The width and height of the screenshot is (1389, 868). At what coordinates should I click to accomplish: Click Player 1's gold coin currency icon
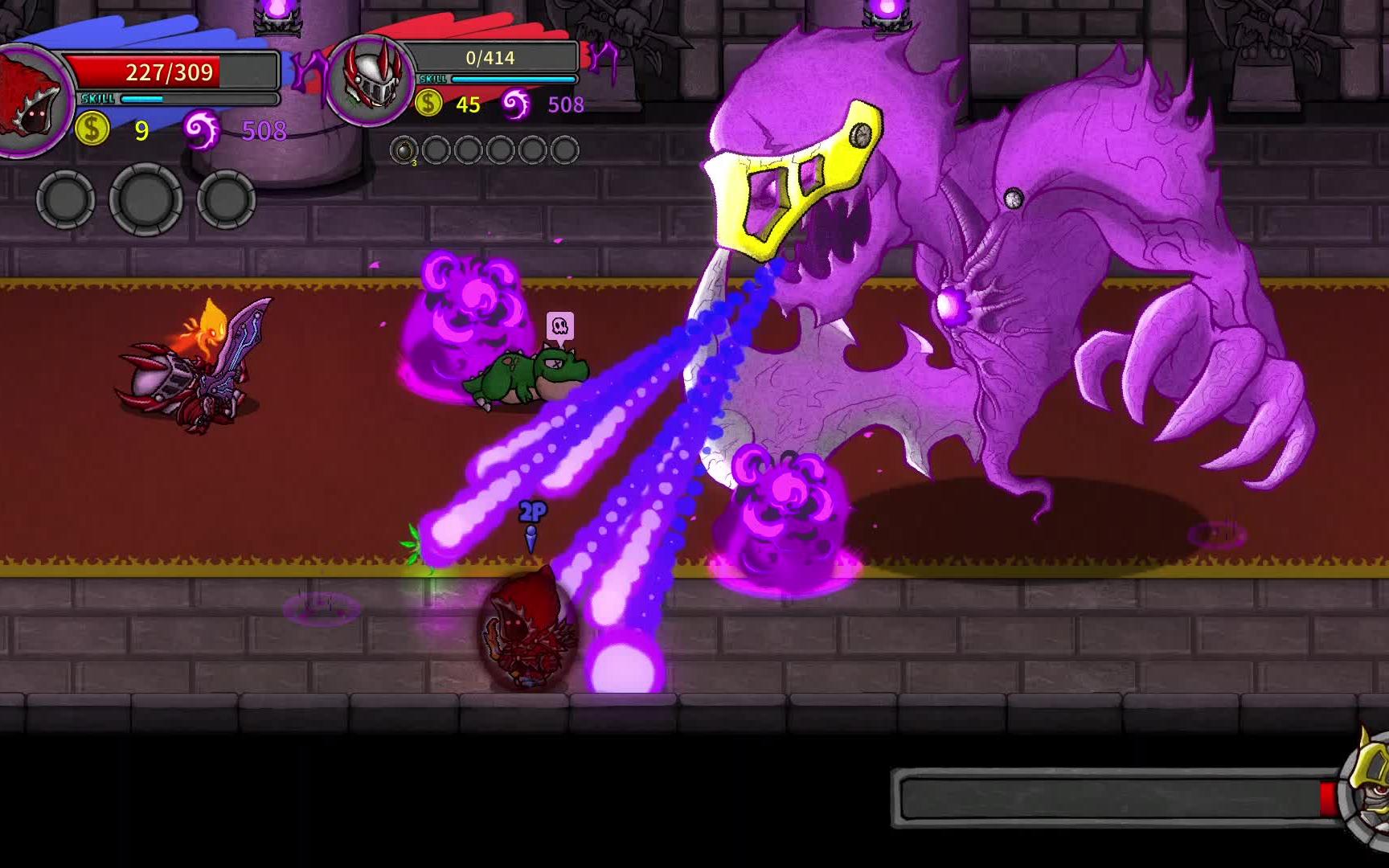(x=91, y=129)
